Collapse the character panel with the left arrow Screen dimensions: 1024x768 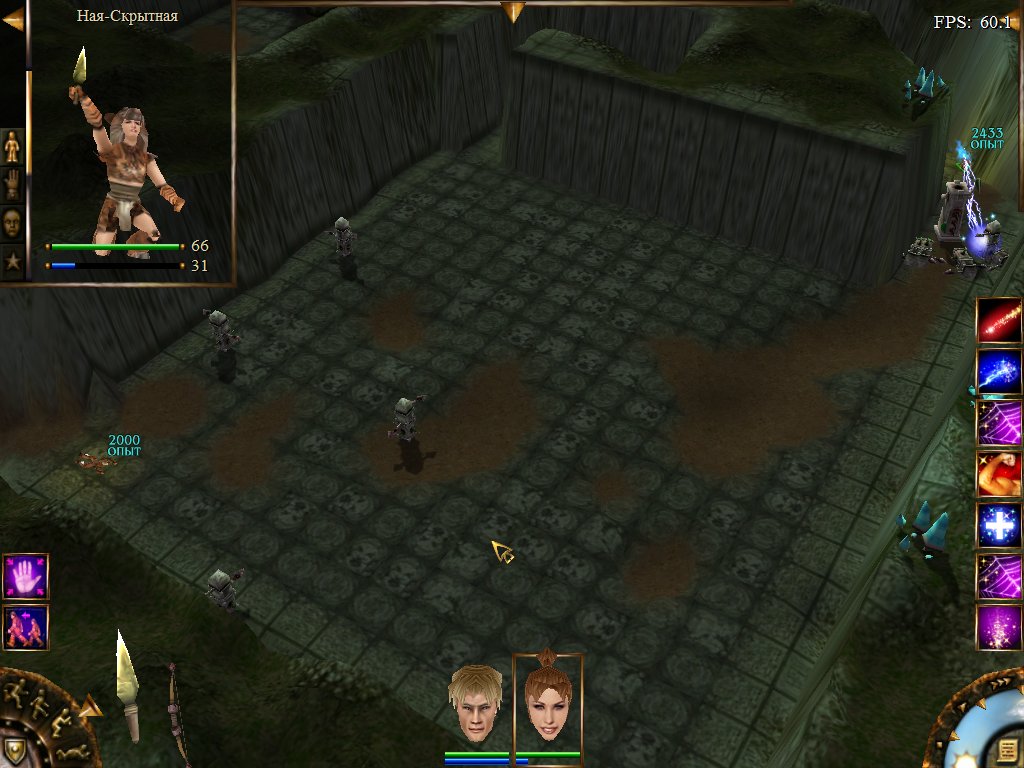coord(12,21)
